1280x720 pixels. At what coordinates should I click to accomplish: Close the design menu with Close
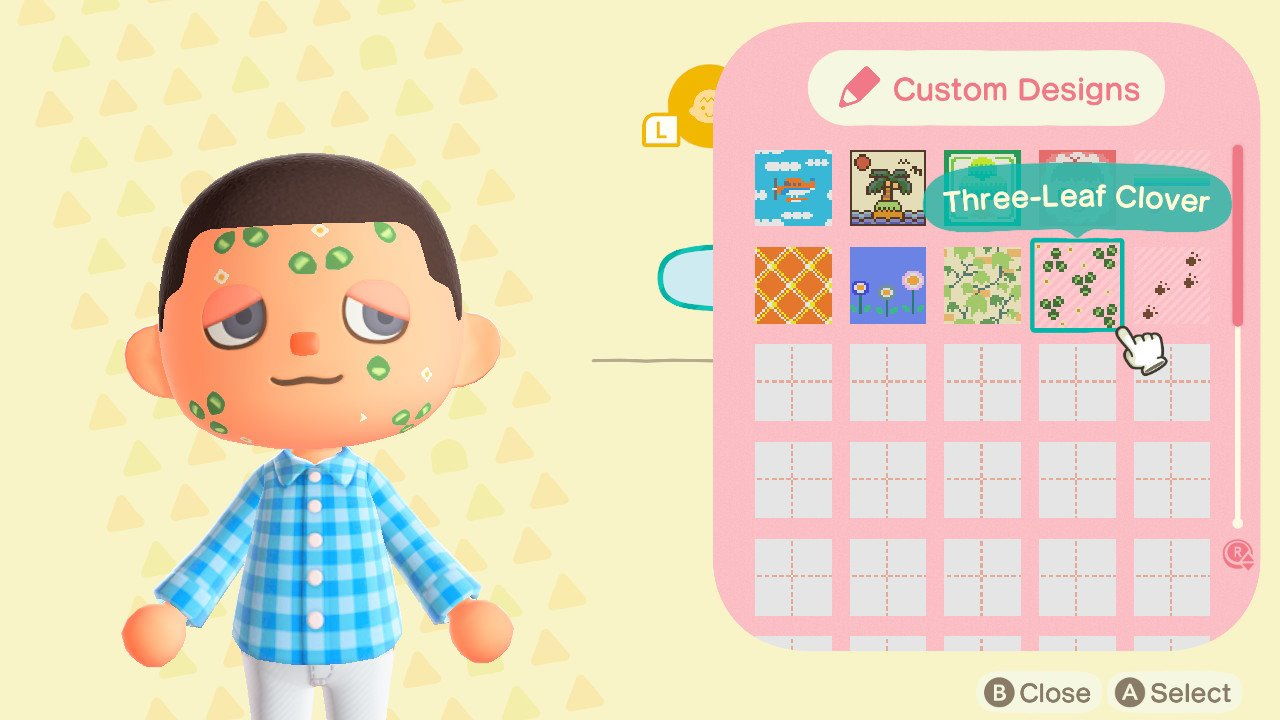pos(1040,692)
